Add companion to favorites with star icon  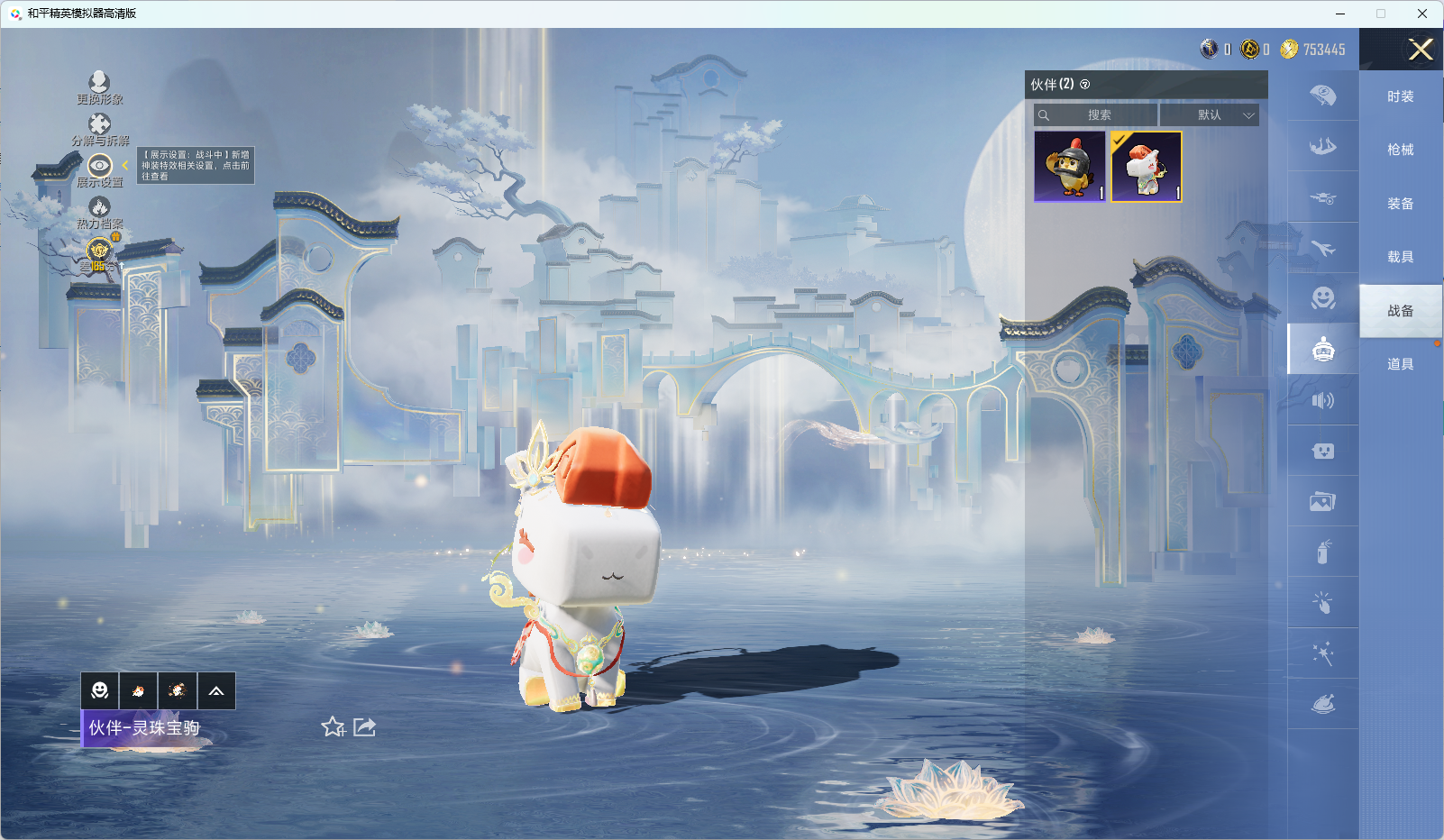(333, 726)
